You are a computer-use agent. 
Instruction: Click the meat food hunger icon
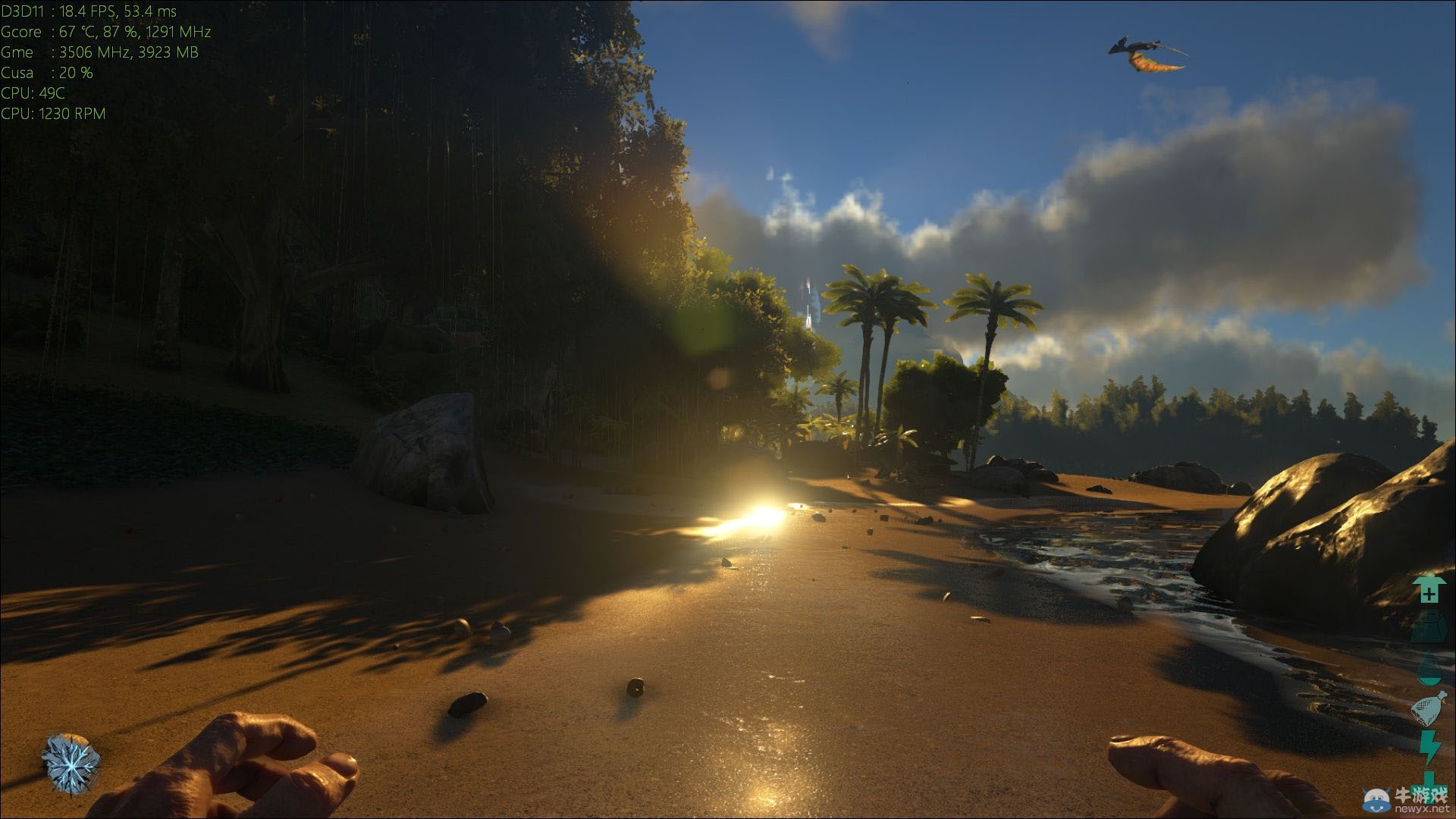(x=1429, y=709)
